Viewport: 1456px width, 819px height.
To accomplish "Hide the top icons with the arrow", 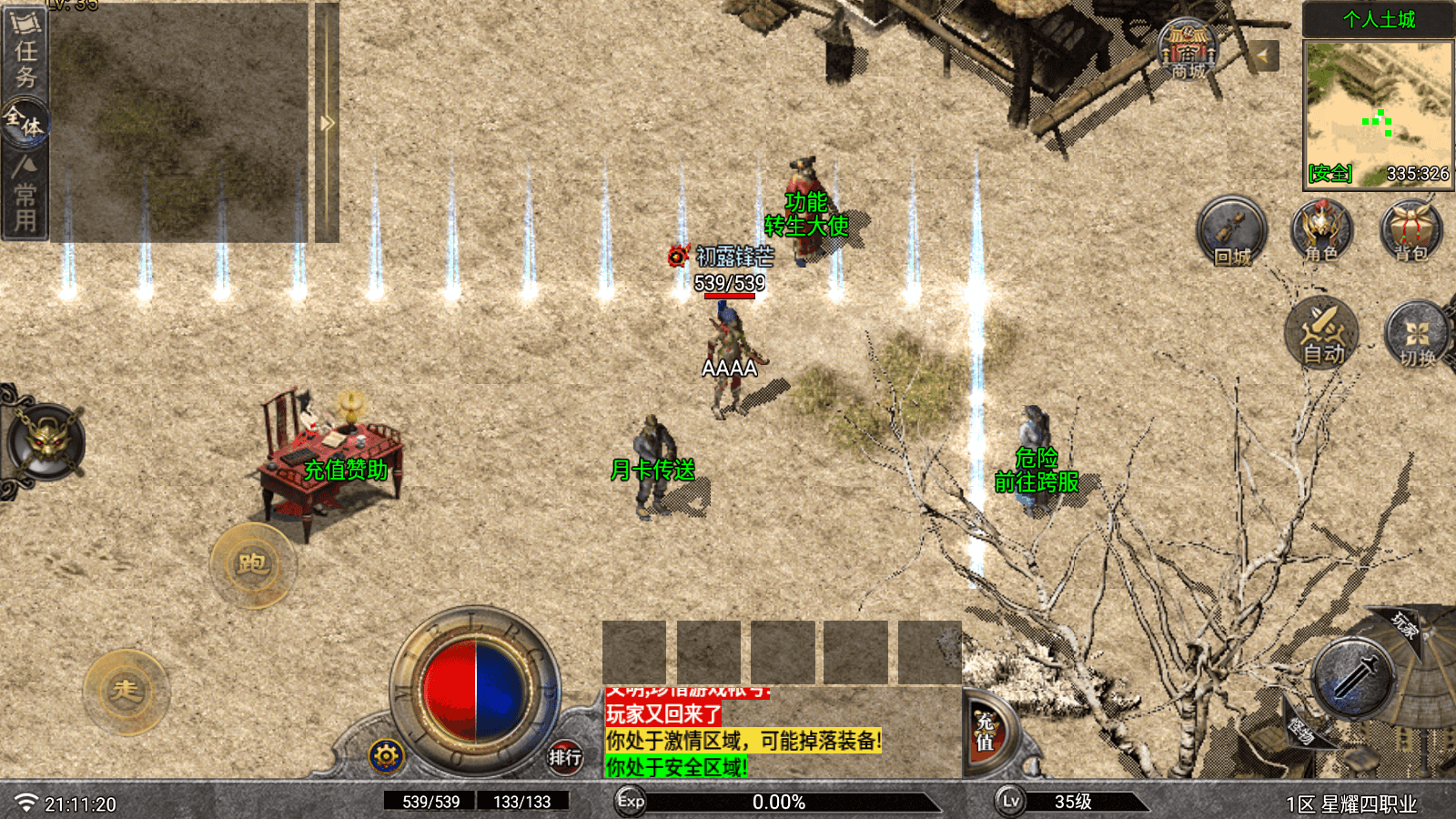I will tap(1262, 56).
